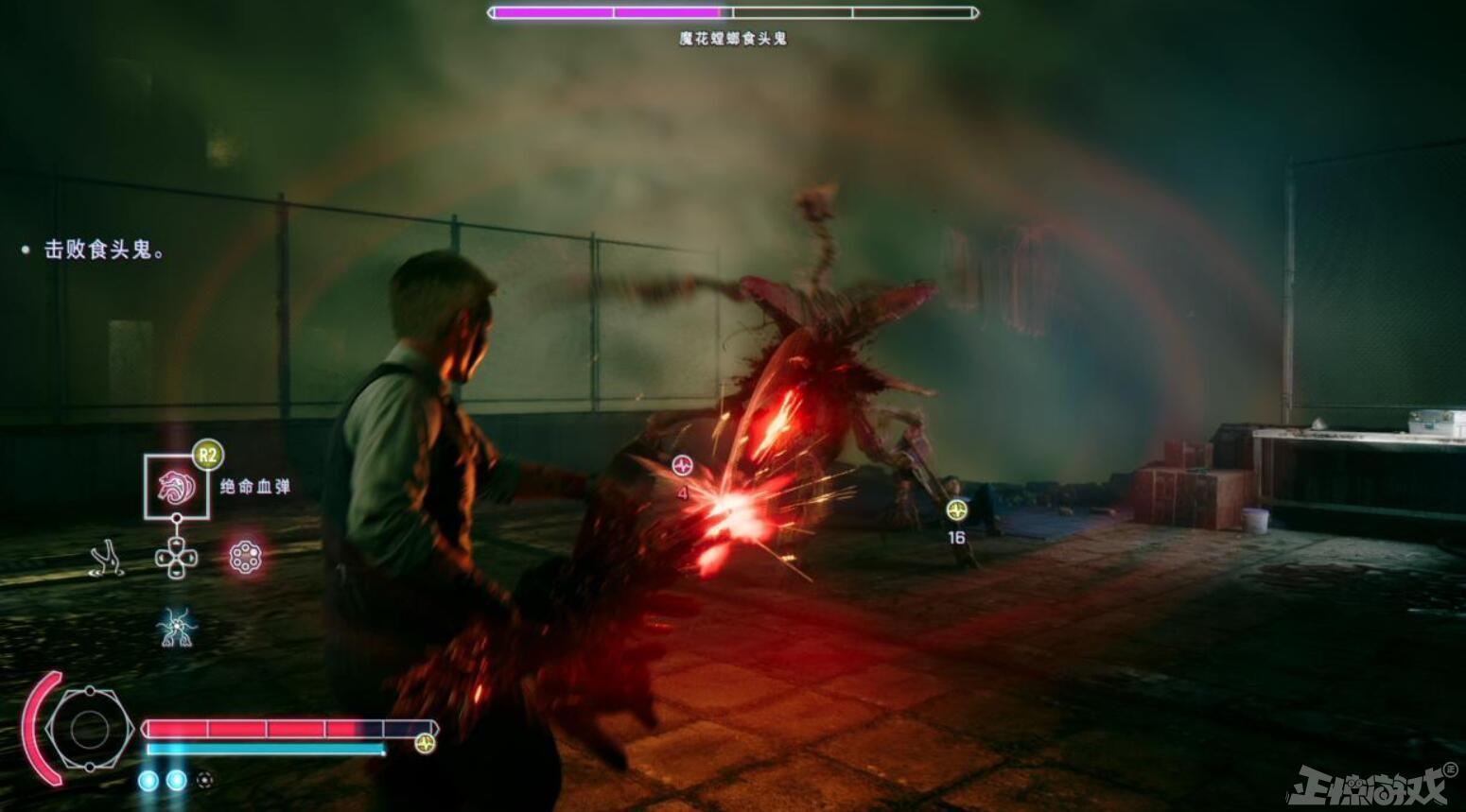Select the claw hand ability icon
This screenshot has width=1466, height=812.
tap(108, 558)
